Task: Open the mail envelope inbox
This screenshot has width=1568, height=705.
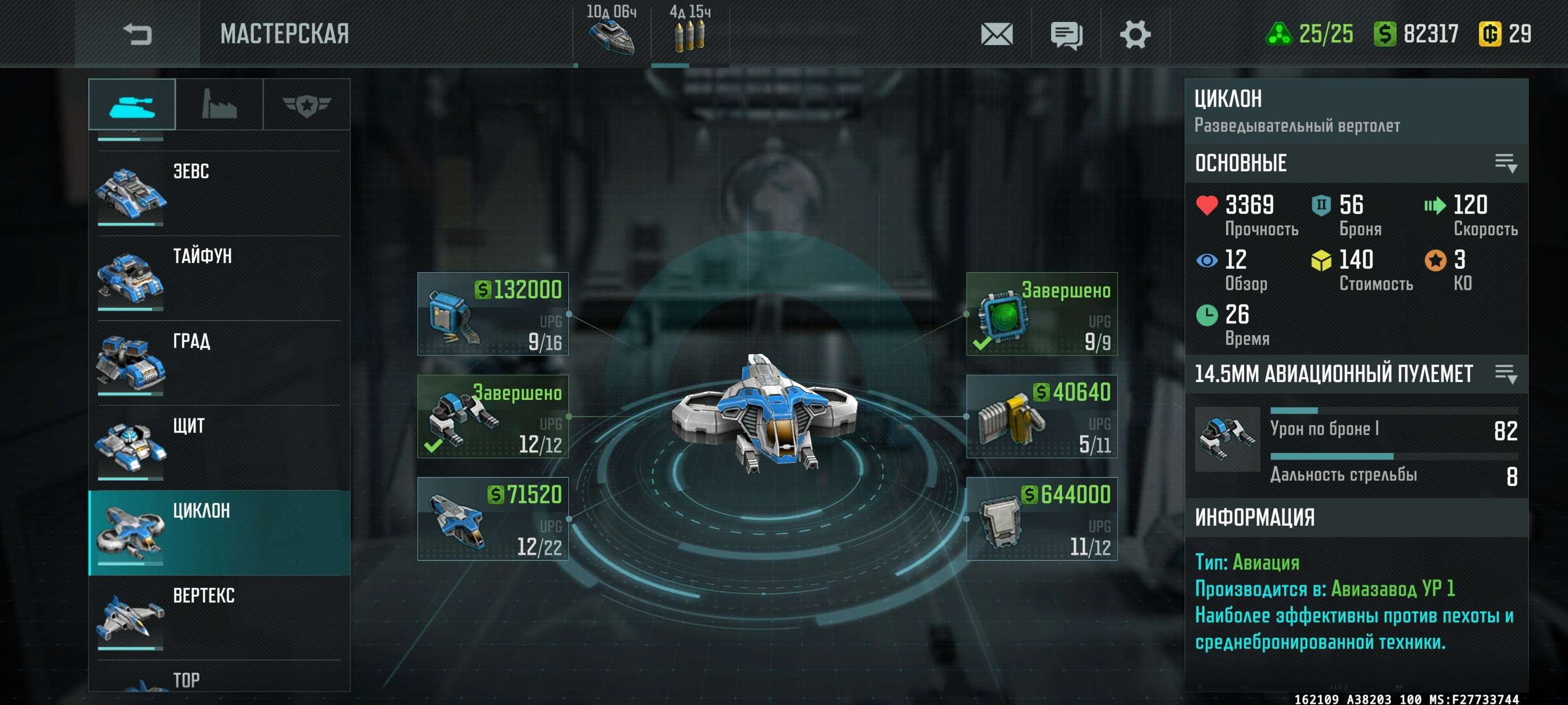Action: (996, 34)
